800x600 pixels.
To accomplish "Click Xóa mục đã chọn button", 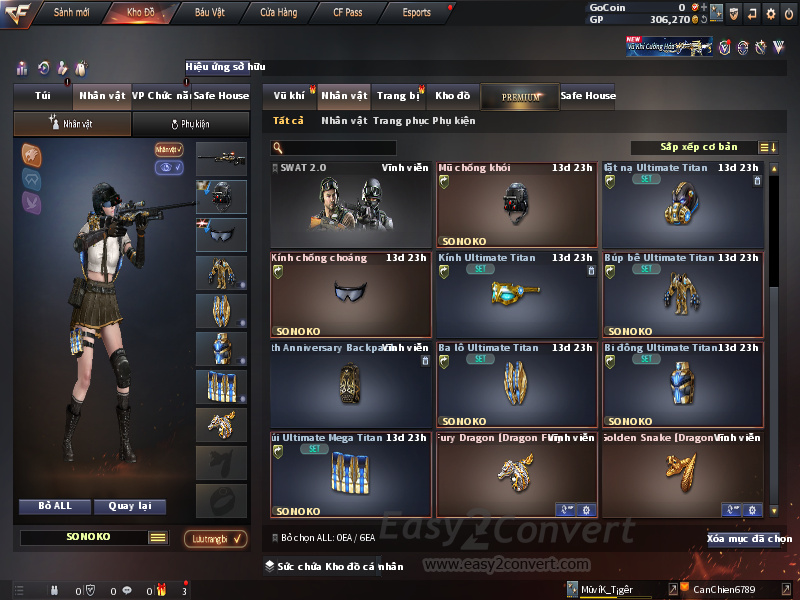I will coord(749,539).
